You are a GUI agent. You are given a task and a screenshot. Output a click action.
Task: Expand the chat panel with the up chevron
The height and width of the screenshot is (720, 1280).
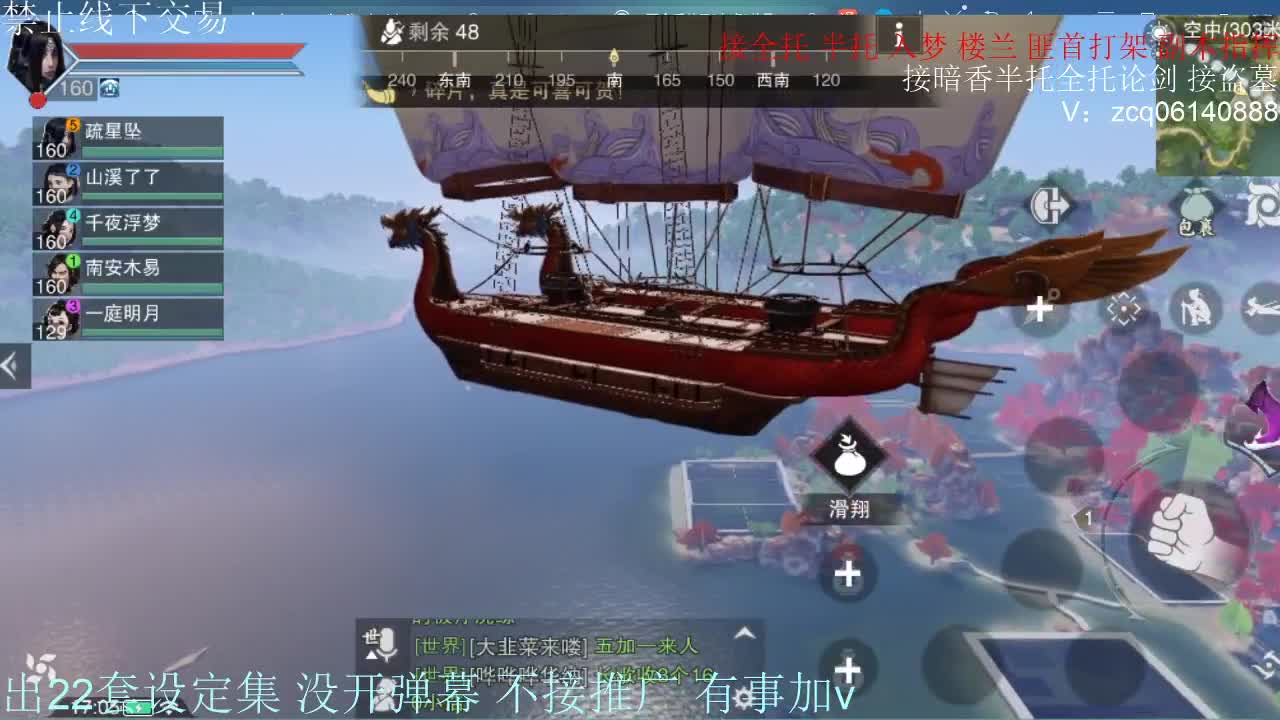[744, 630]
